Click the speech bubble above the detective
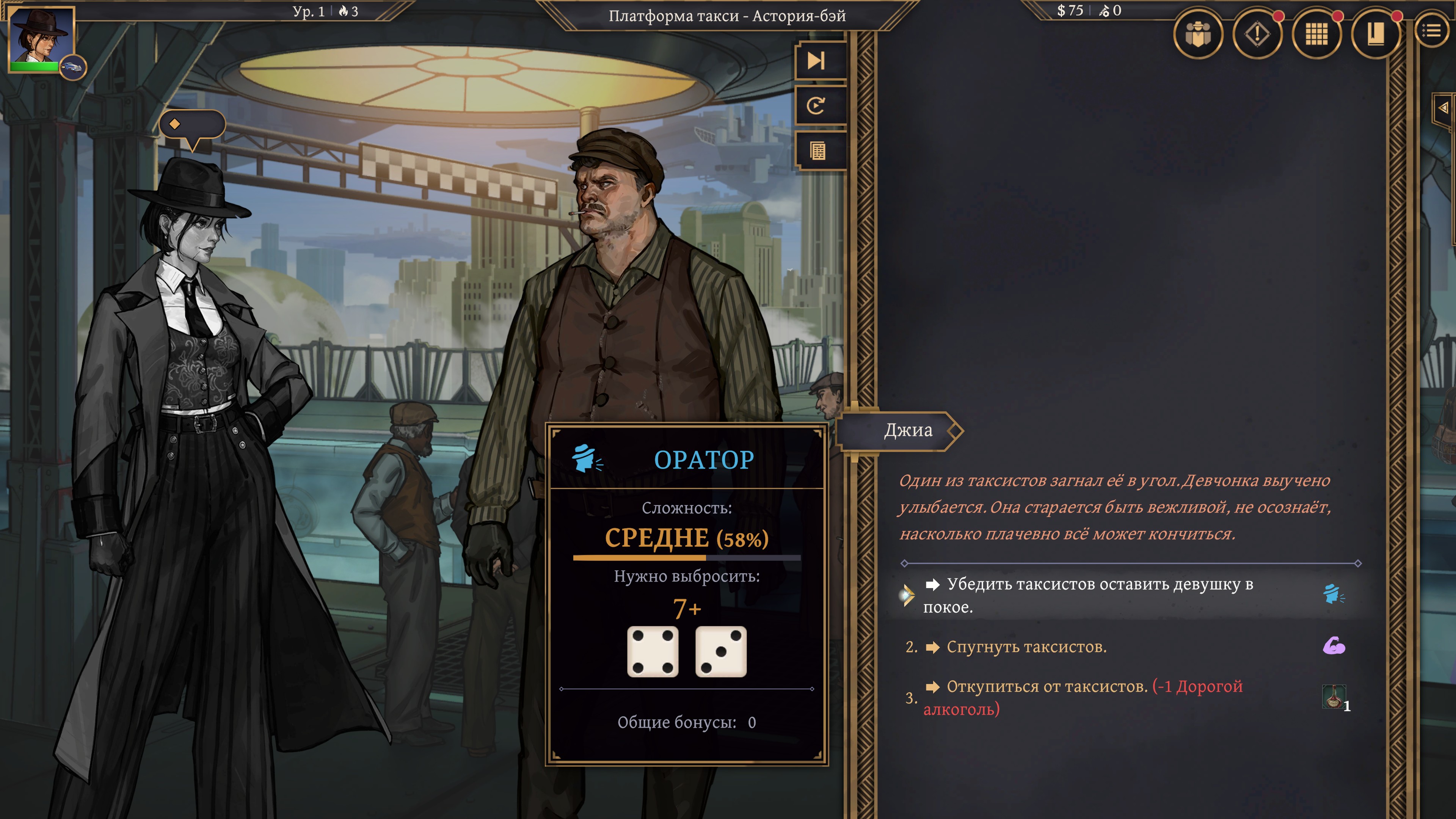 [191, 125]
